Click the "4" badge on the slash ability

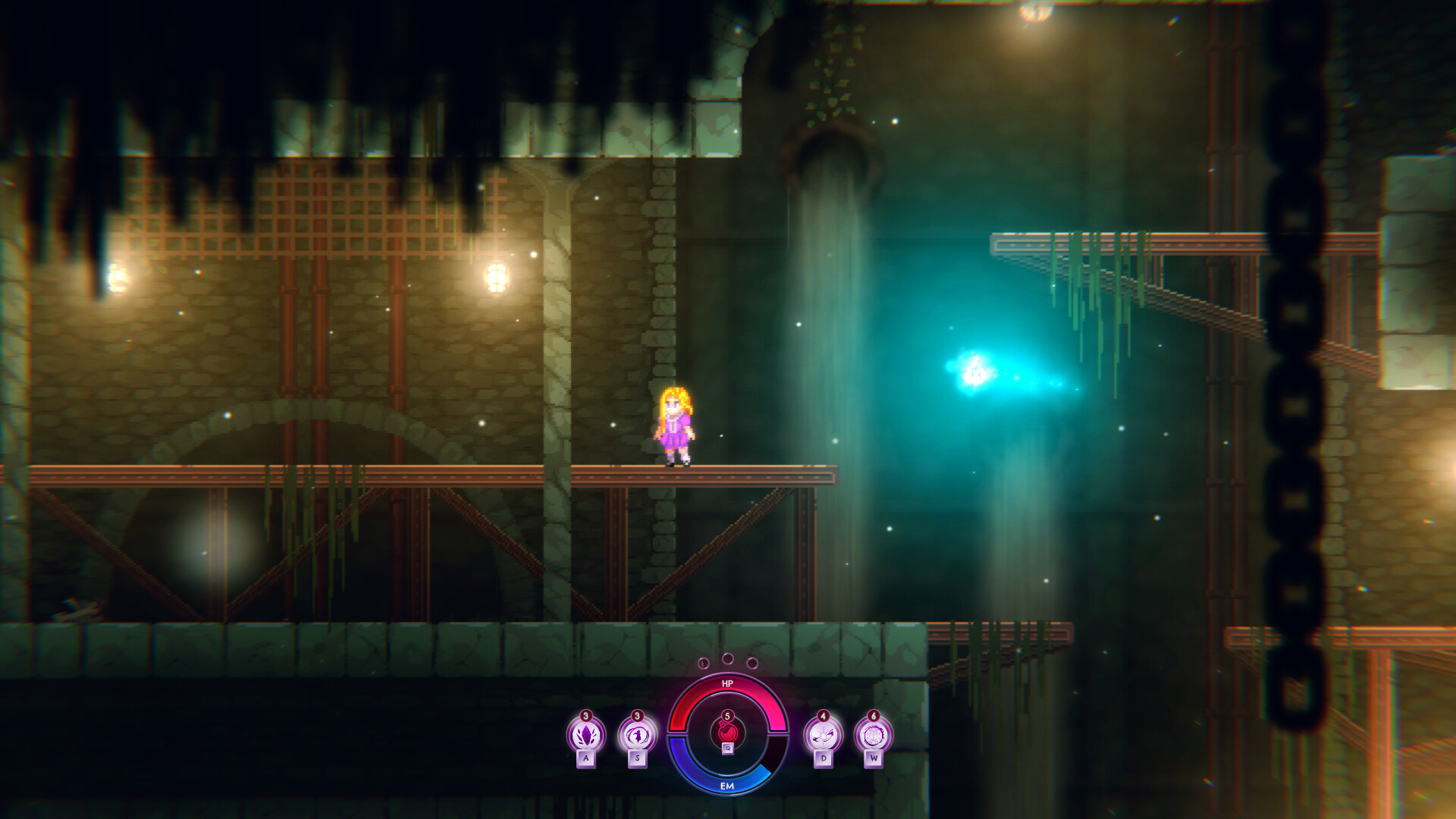[x=823, y=715]
